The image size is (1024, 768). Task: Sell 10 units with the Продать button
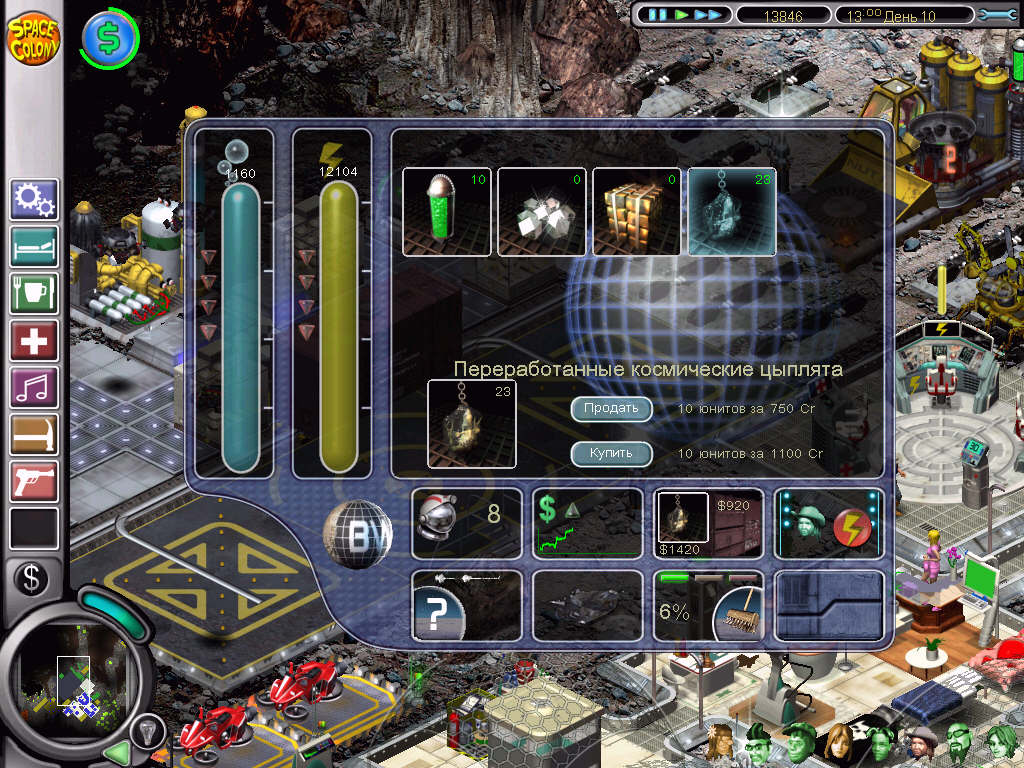coord(611,409)
